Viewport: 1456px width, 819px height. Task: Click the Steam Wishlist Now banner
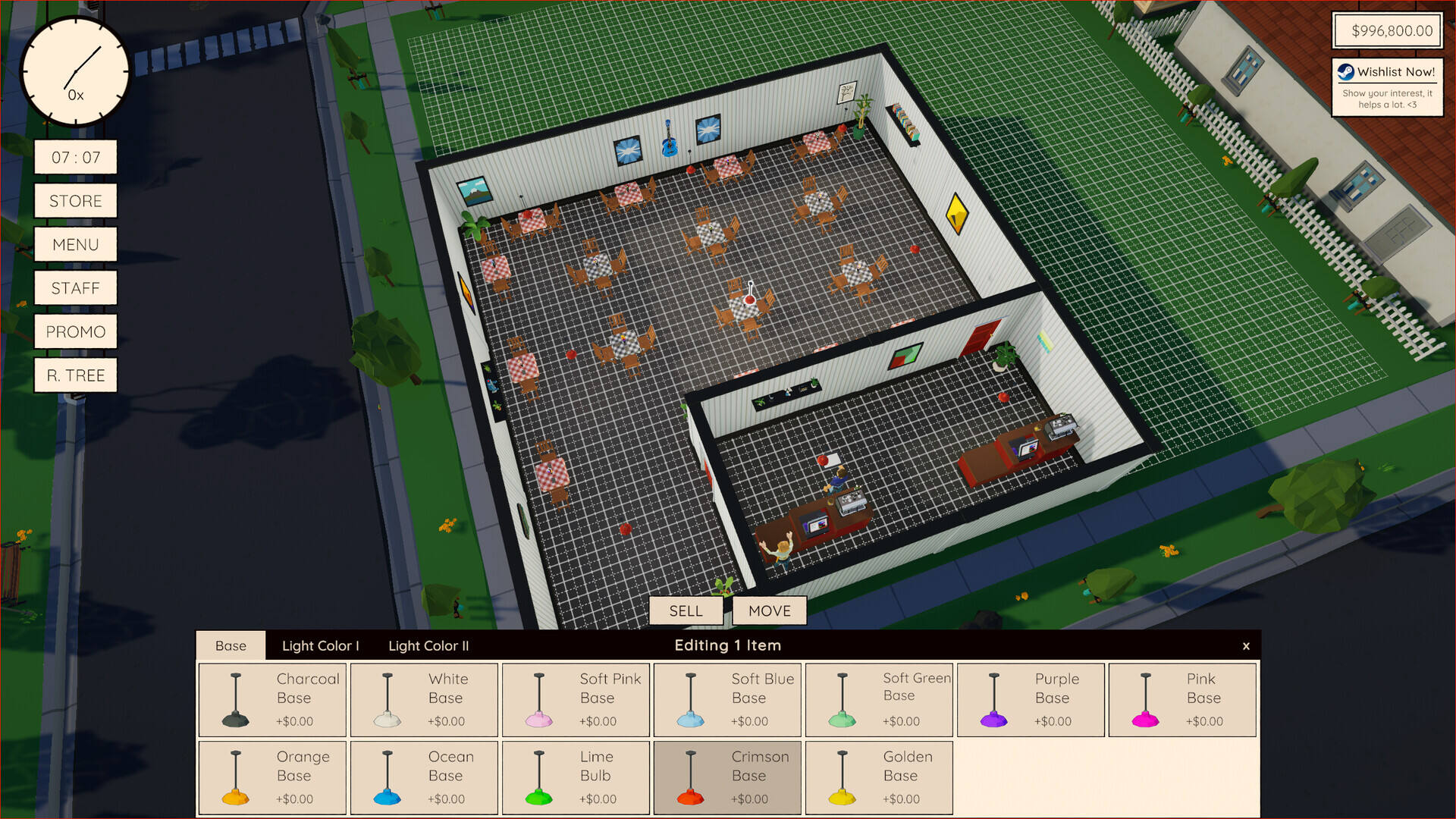pyautogui.click(x=1387, y=87)
